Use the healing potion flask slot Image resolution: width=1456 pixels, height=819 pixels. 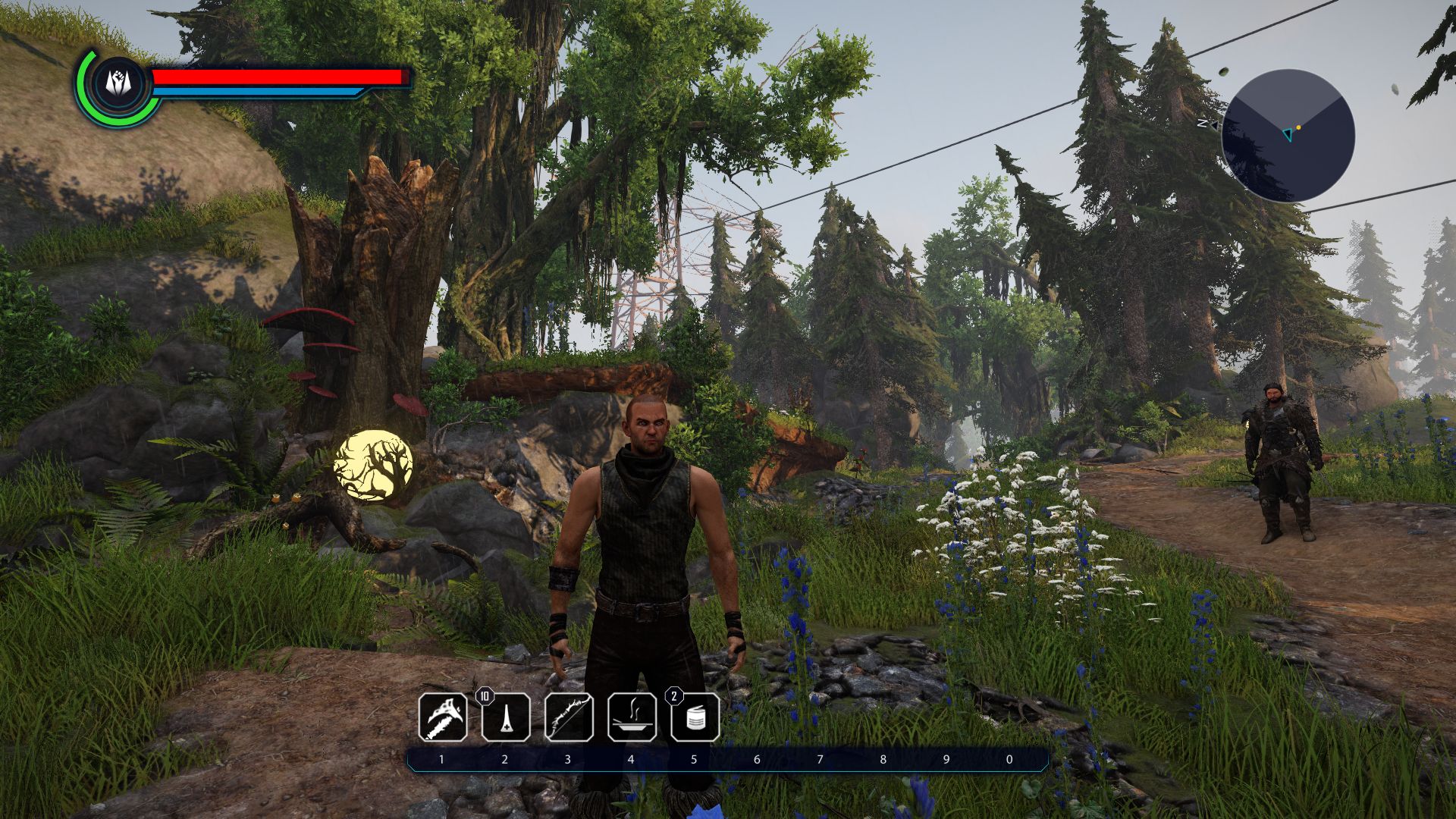(506, 717)
